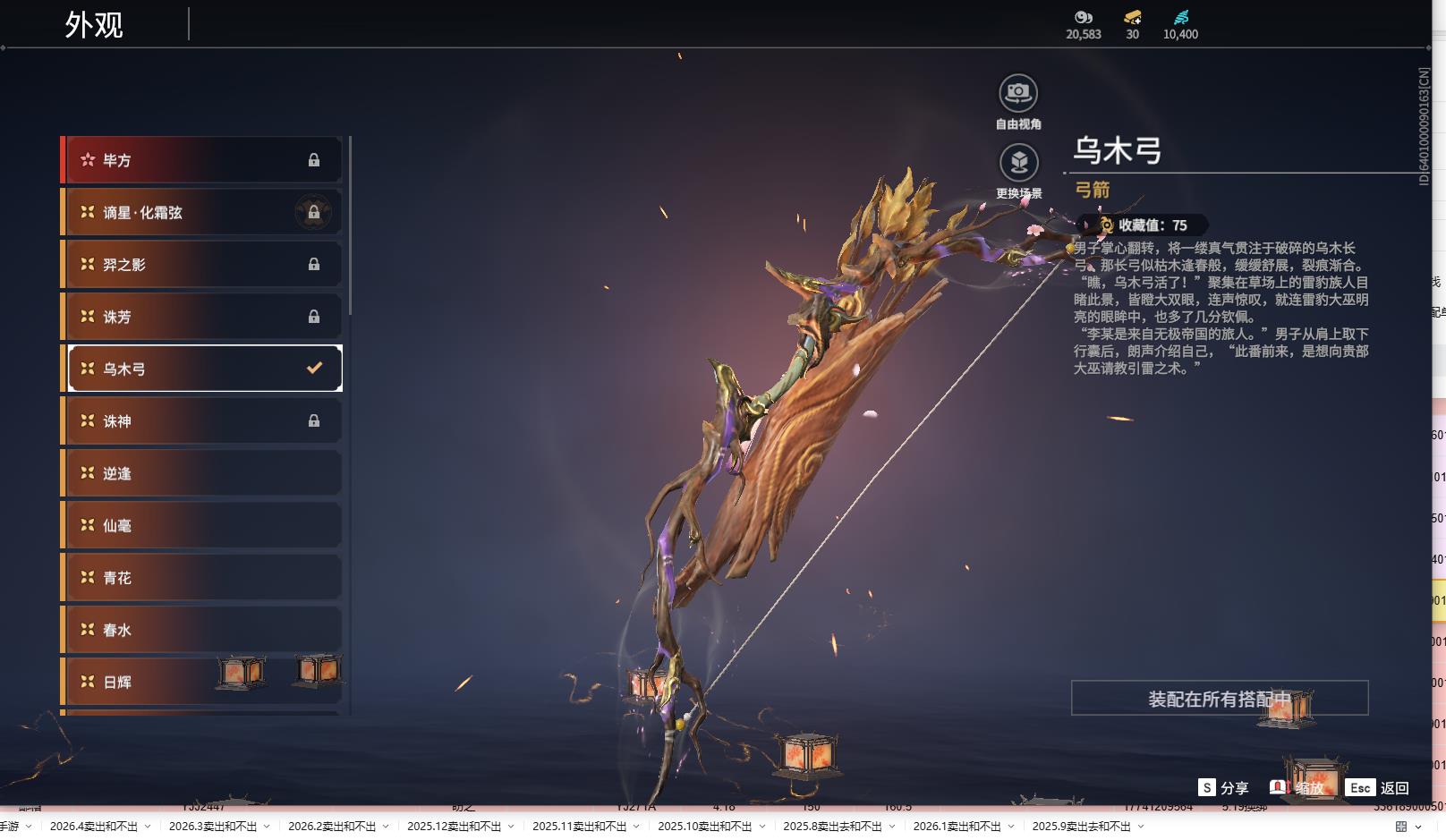The width and height of the screenshot is (1446, 840).
Task: Choose the 春水 appearance row
Action: 201,630
